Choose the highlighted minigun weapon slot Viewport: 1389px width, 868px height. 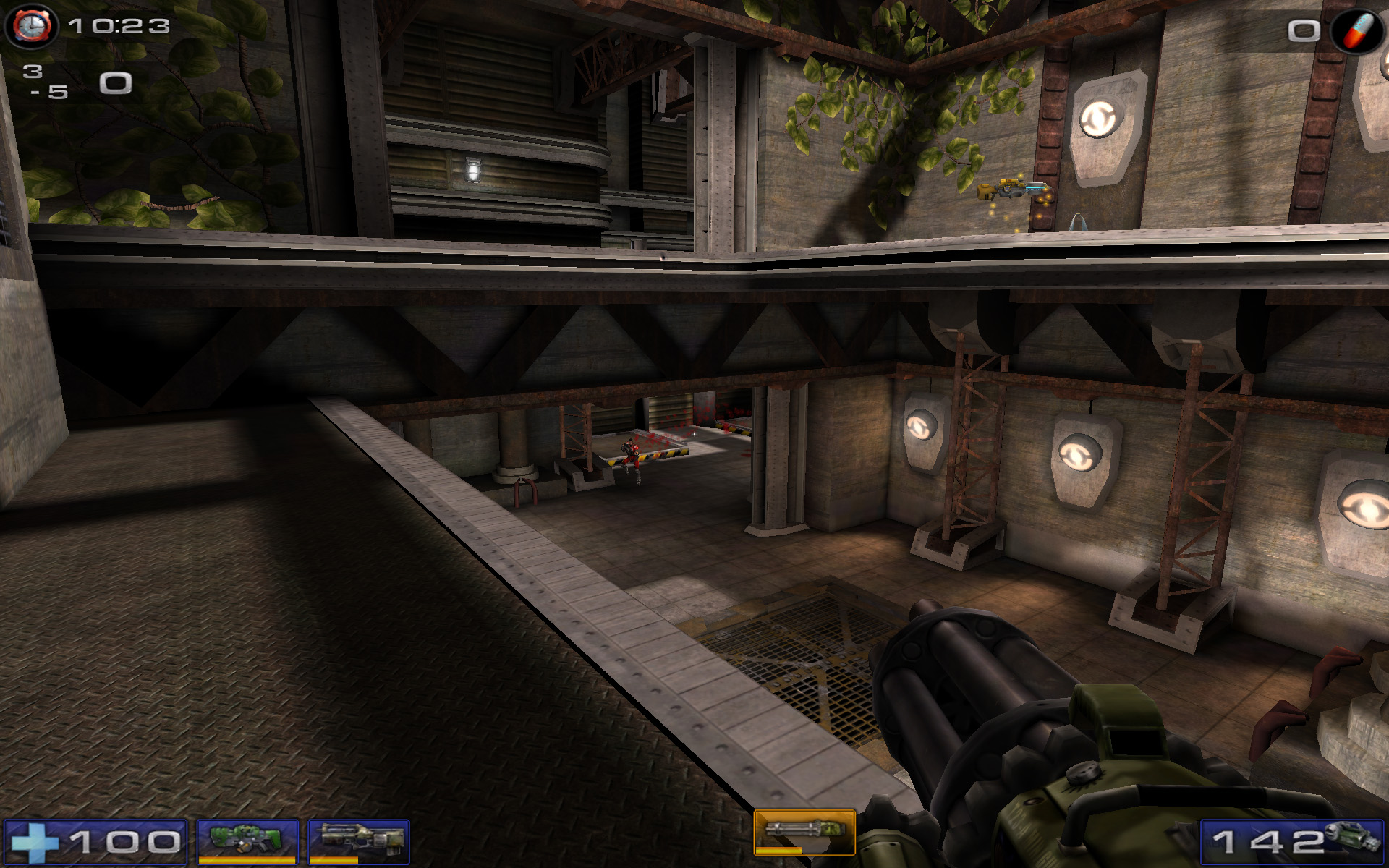(x=804, y=832)
